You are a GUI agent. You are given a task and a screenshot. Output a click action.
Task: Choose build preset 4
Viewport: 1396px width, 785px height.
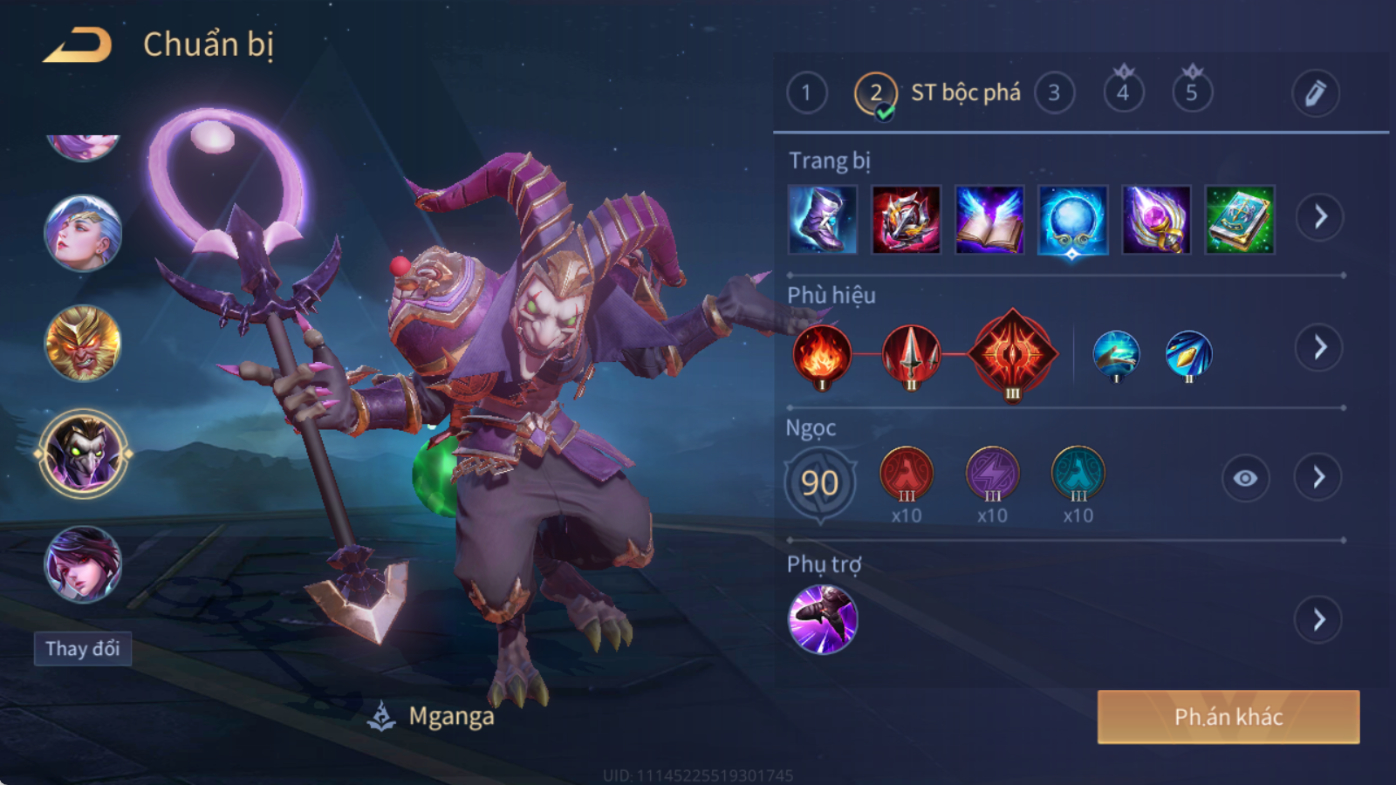pyautogui.click(x=1123, y=94)
